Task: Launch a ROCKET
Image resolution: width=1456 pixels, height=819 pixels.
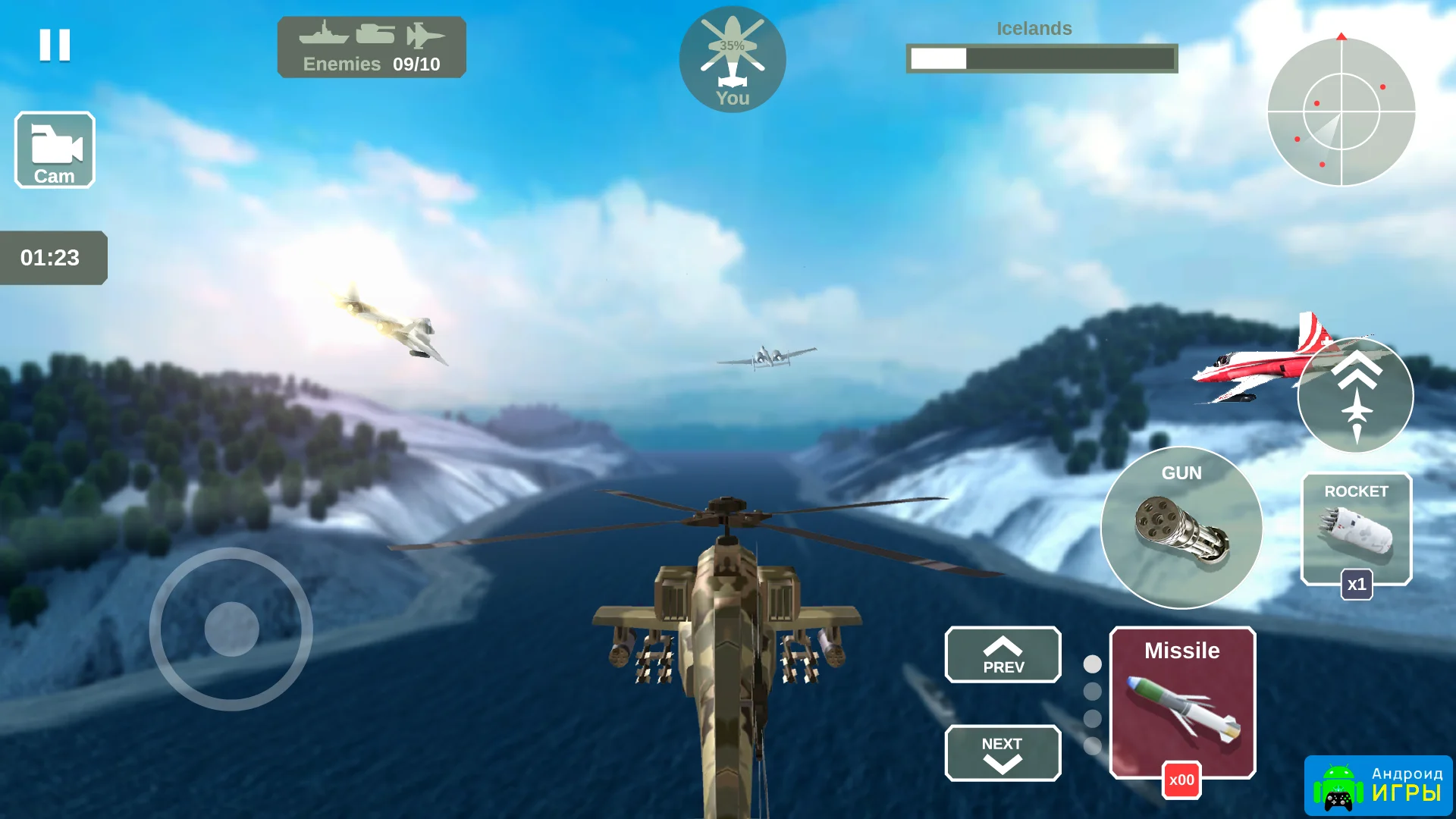Action: click(x=1356, y=529)
